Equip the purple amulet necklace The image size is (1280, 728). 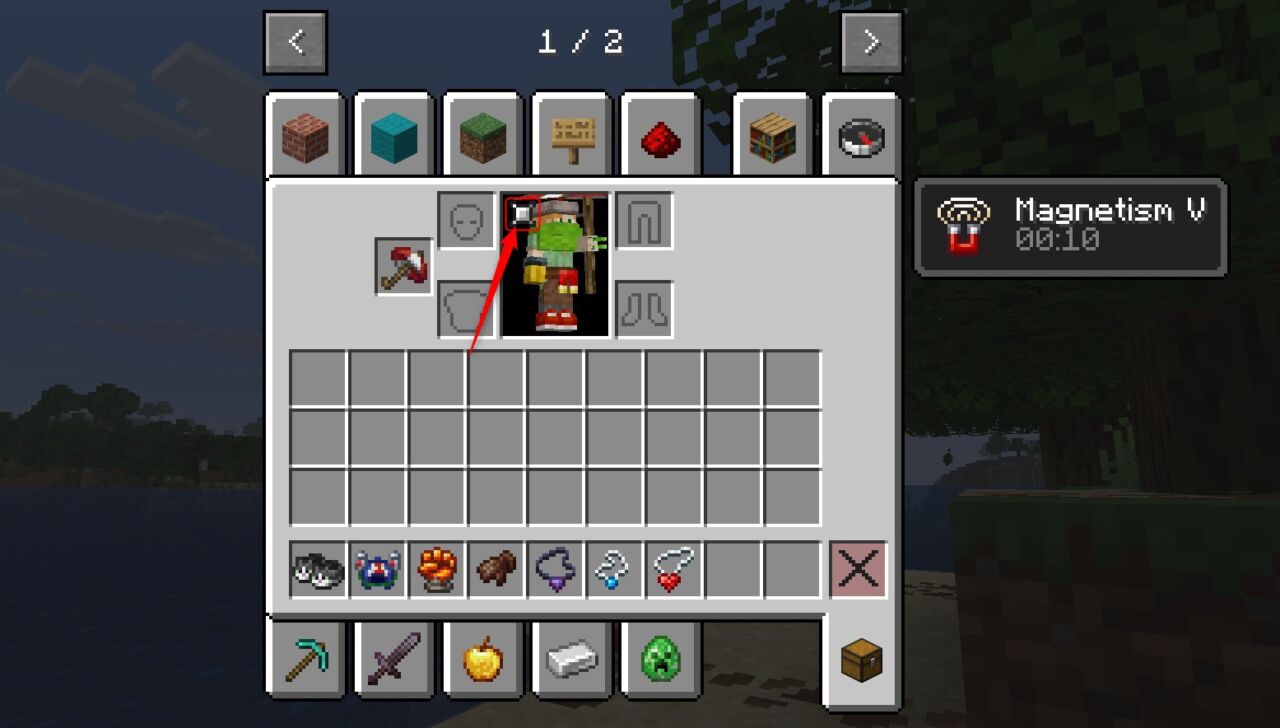tap(553, 570)
